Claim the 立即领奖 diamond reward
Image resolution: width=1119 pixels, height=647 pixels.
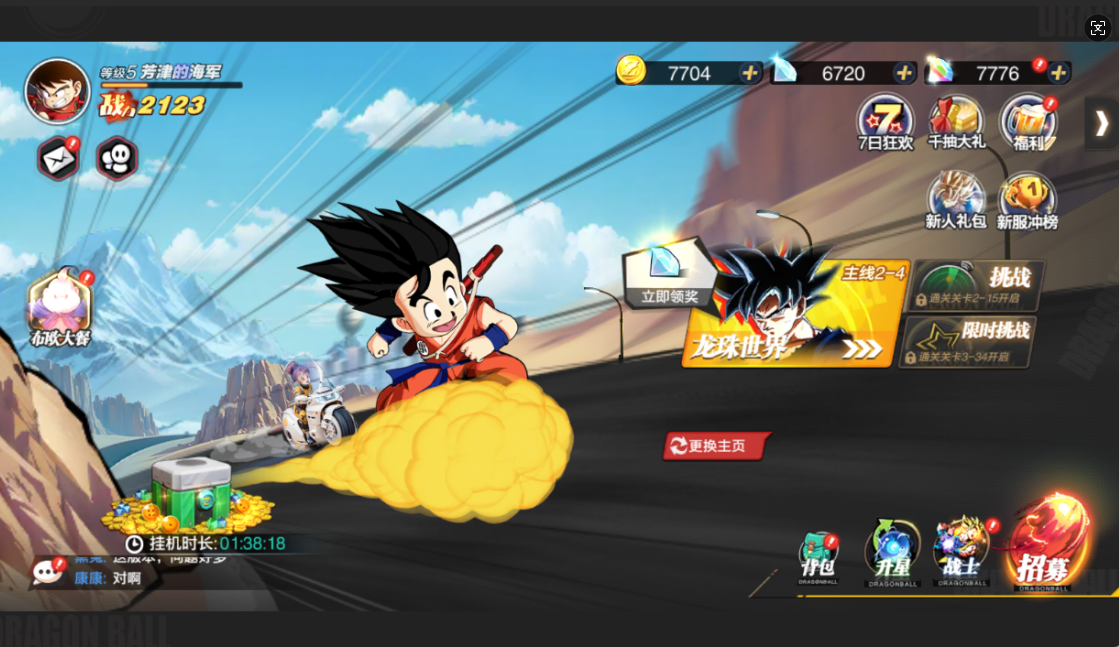pyautogui.click(x=668, y=274)
